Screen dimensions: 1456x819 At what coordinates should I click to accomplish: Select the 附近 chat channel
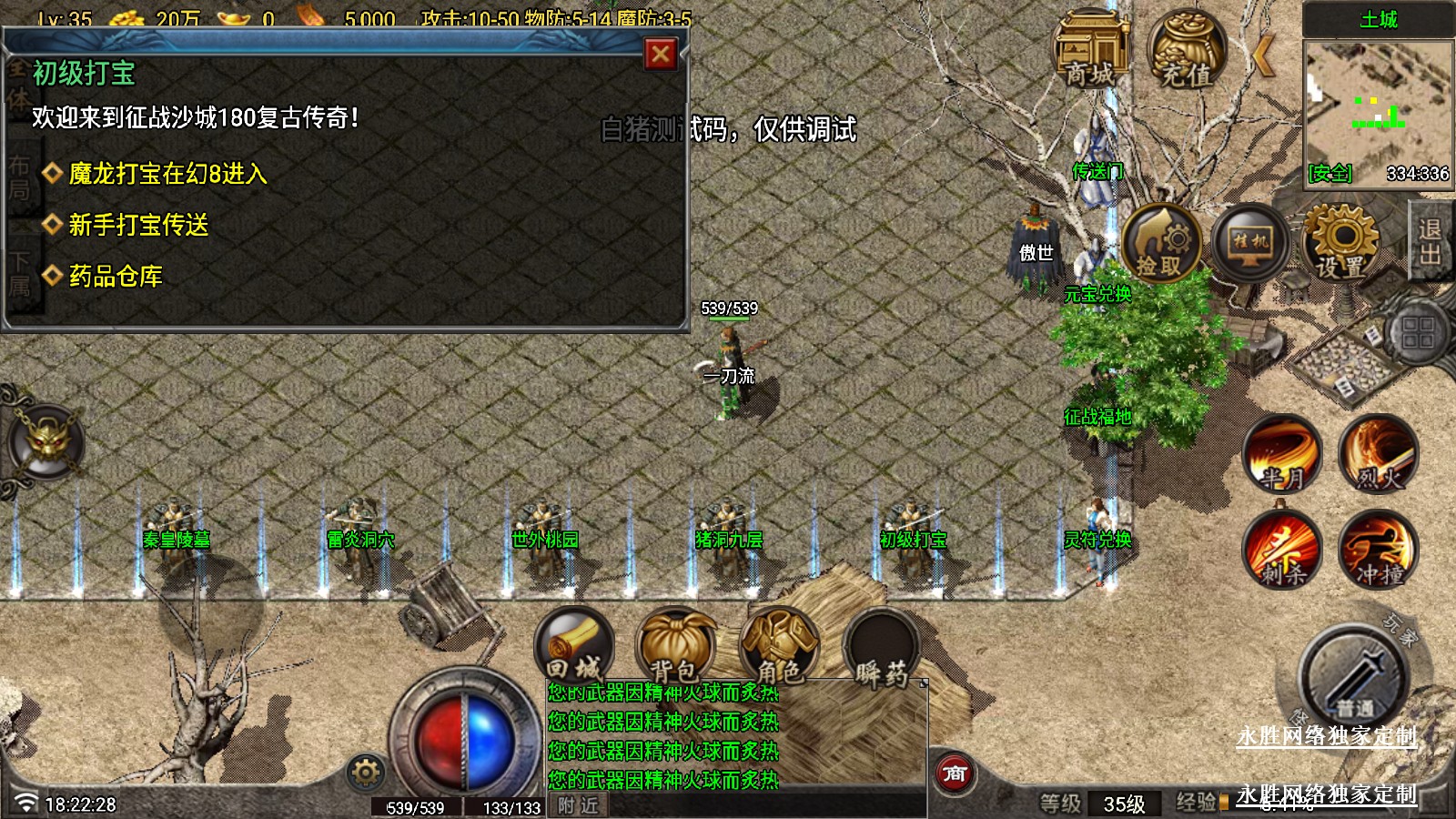click(x=579, y=805)
